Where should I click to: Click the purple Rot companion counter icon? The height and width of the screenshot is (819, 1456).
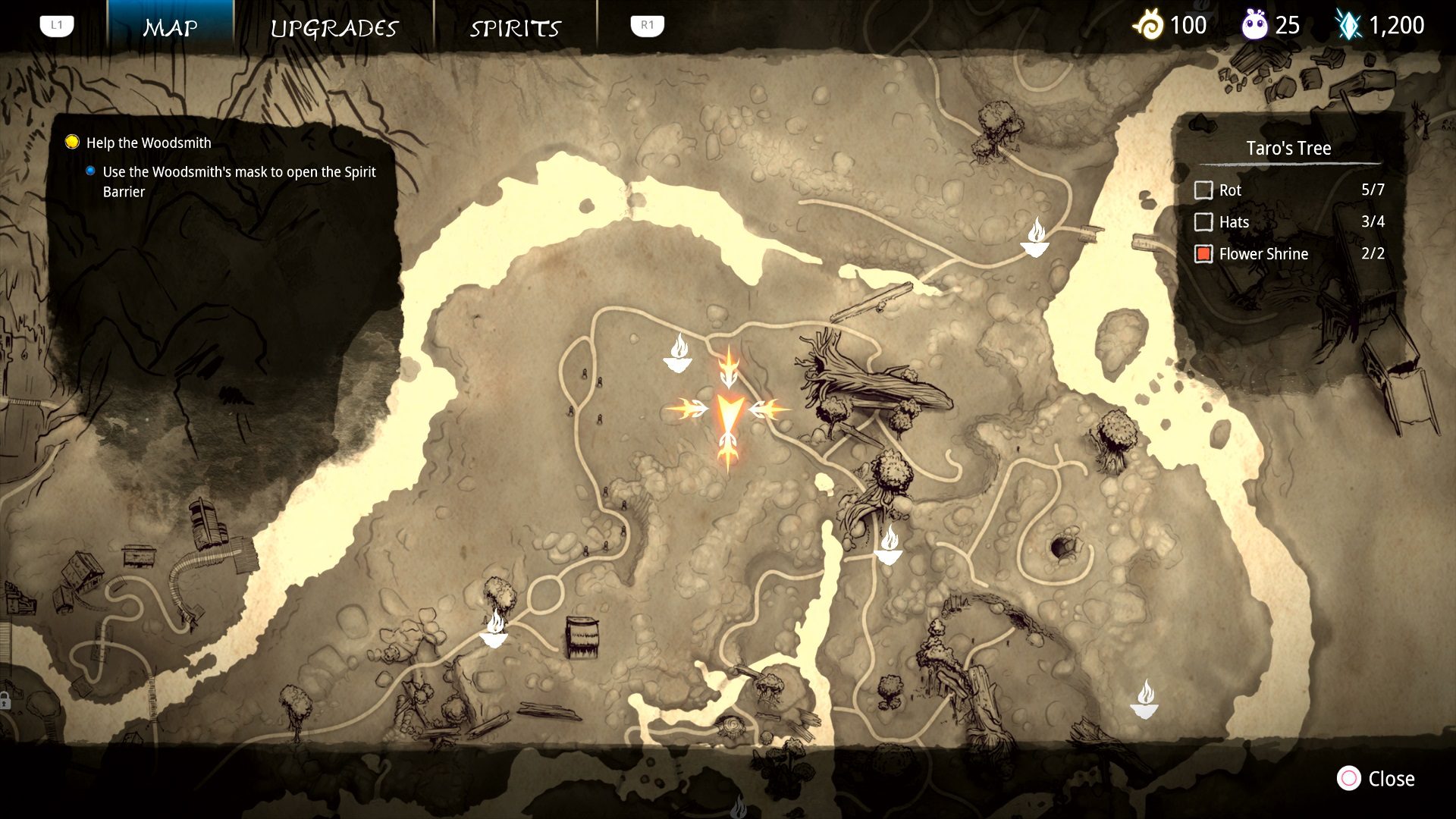coord(1255,25)
